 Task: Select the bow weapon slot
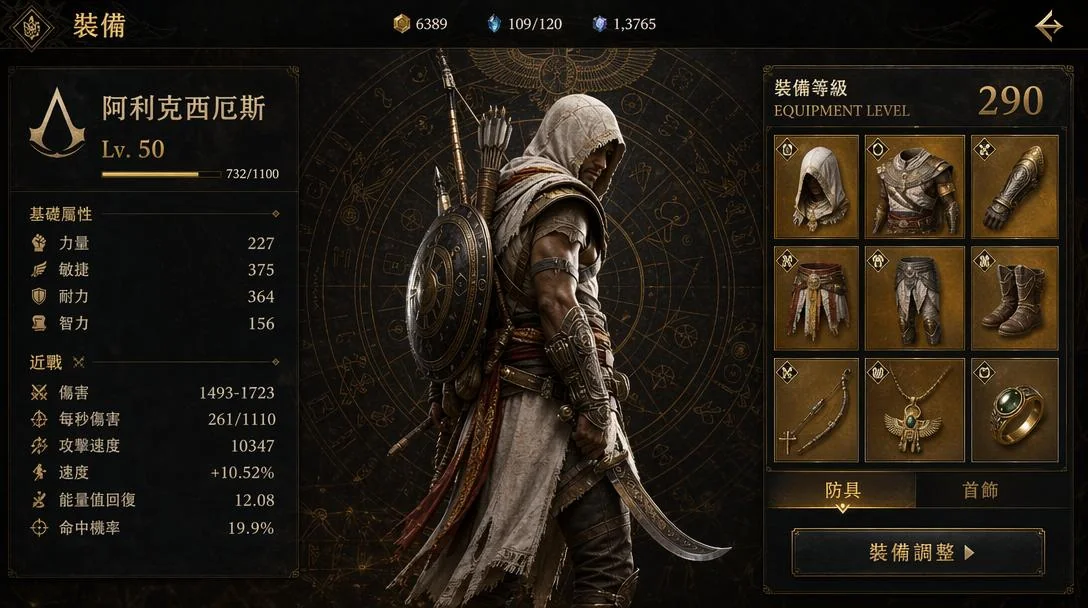click(x=816, y=410)
